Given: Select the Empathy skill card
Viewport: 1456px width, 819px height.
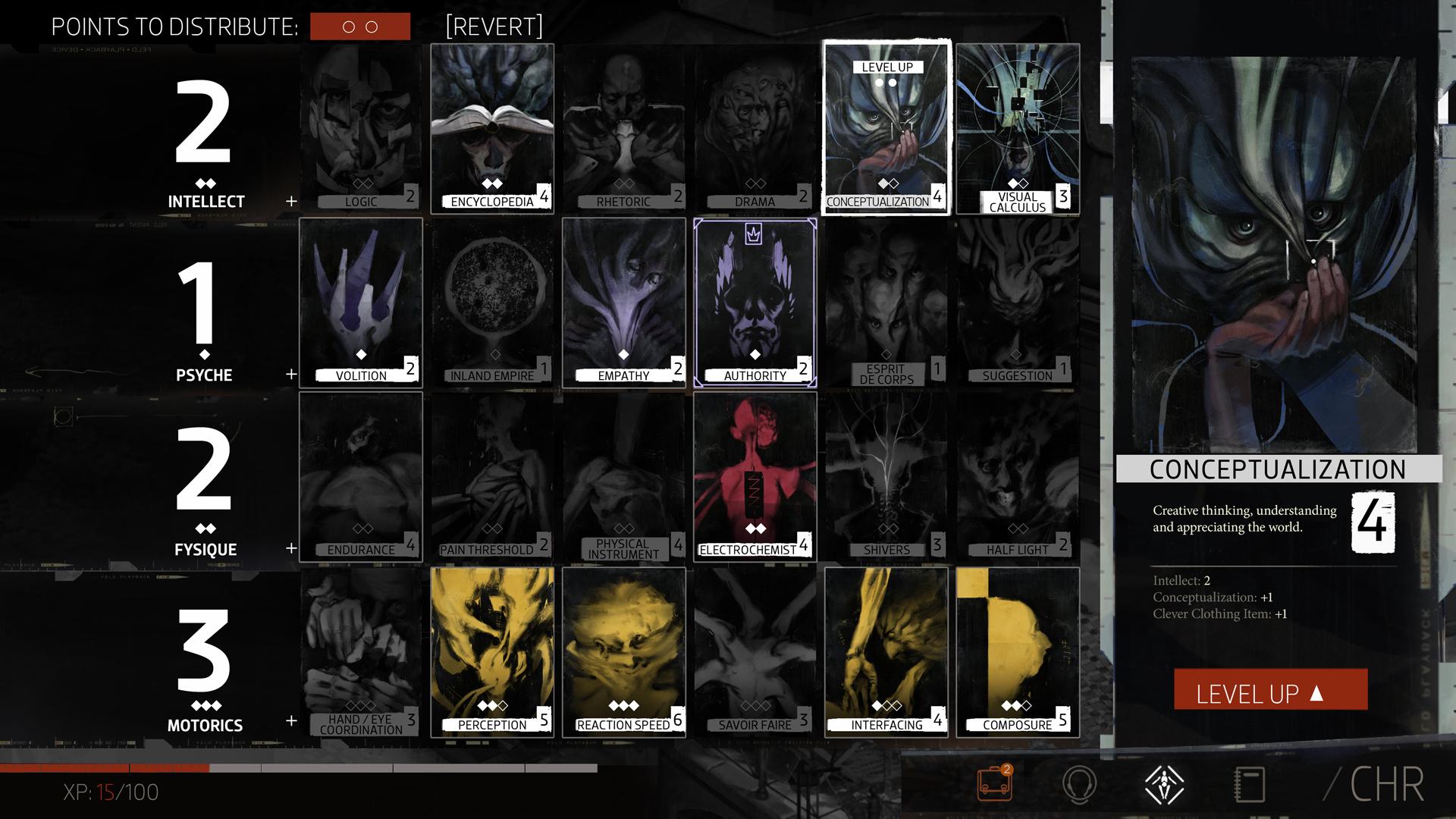Looking at the screenshot, I should pyautogui.click(x=623, y=303).
